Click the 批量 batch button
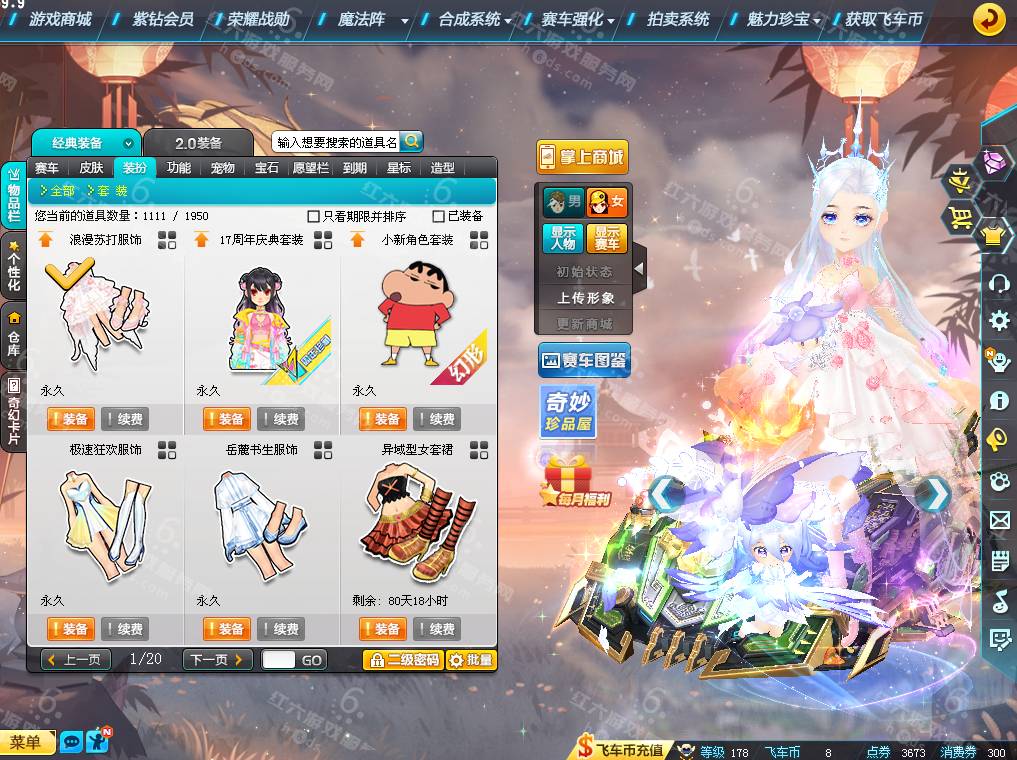The height and width of the screenshot is (760, 1017). tap(470, 660)
